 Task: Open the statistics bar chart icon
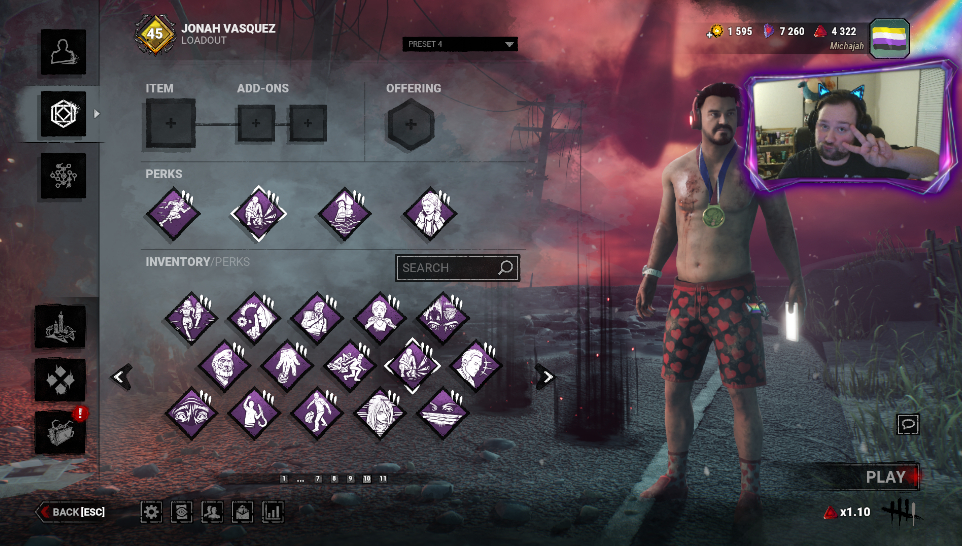tap(272, 512)
